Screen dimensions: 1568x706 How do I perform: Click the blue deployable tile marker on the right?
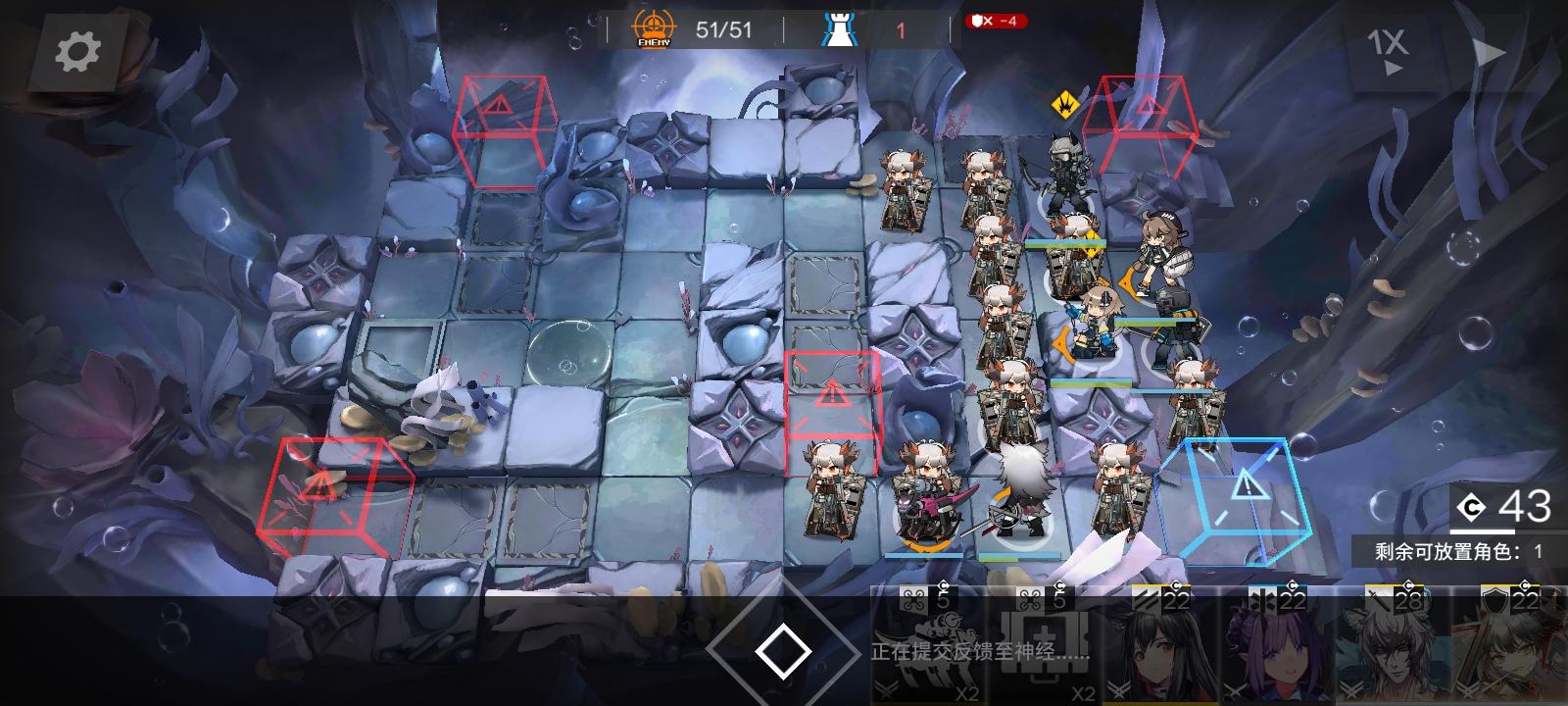click(x=1243, y=493)
